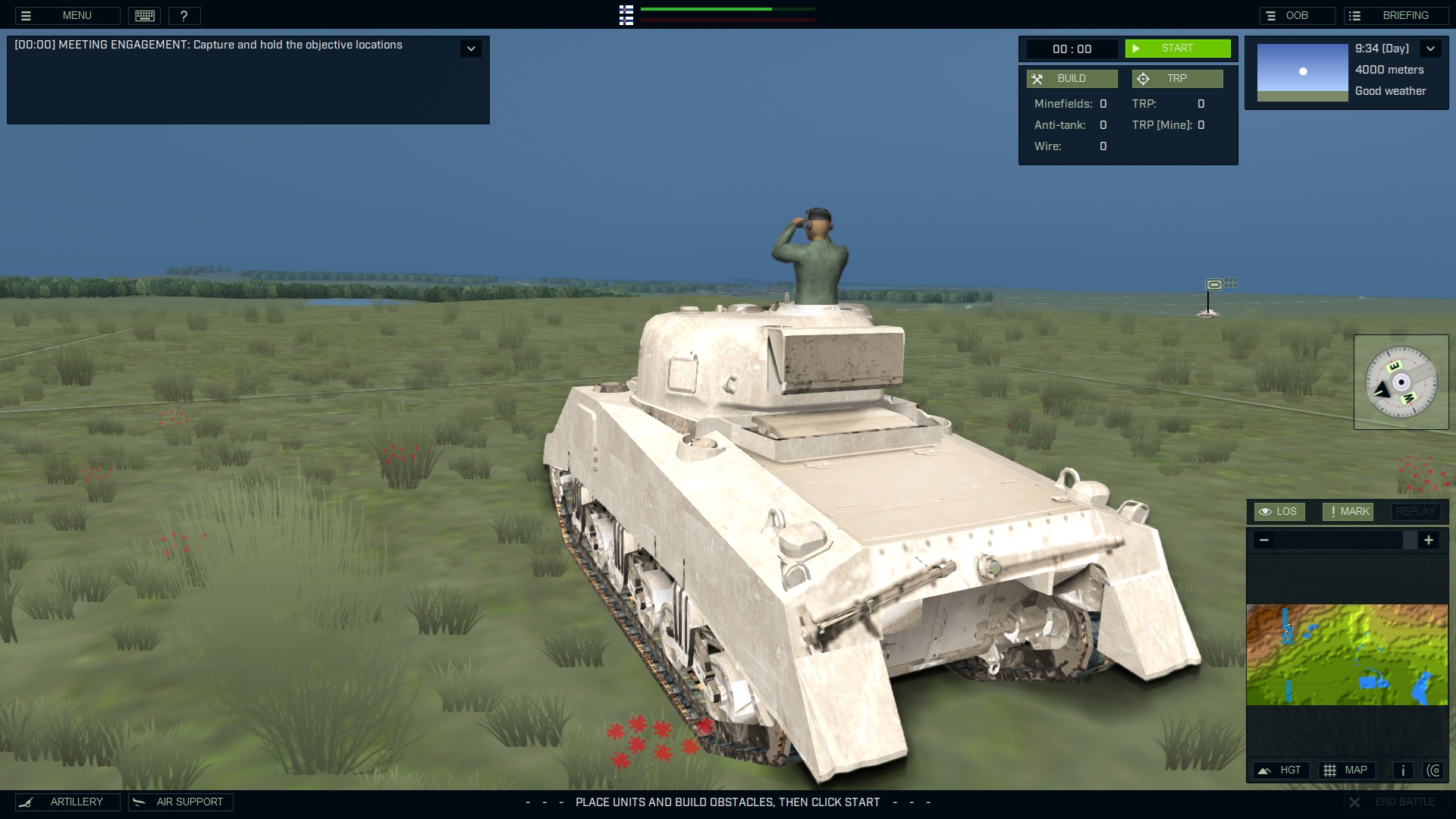Click the compass widget on the right
This screenshot has height=819, width=1456.
[1401, 381]
